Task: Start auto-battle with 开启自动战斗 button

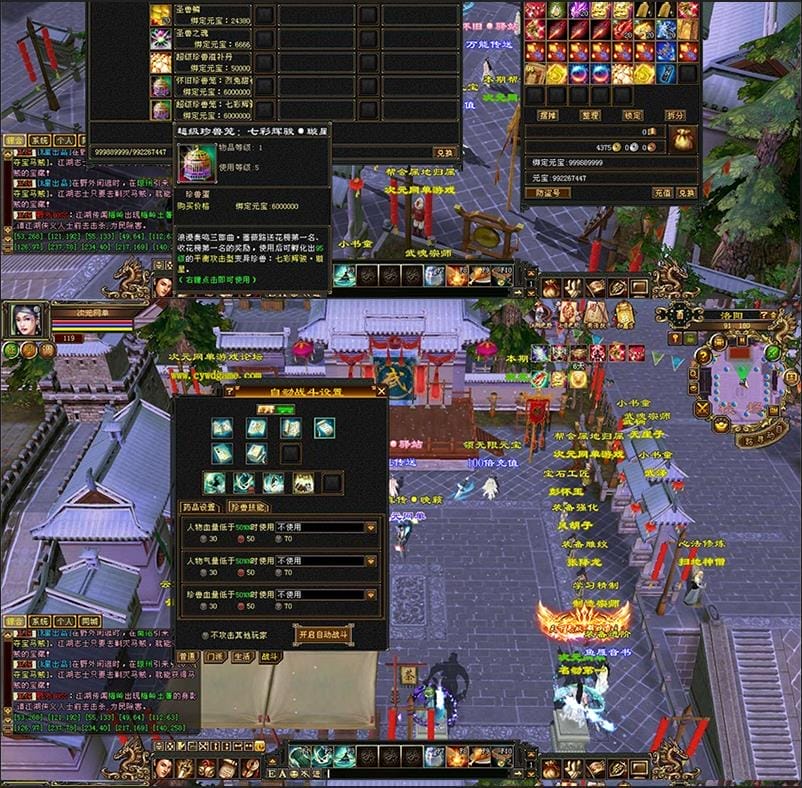Action: click(323, 634)
